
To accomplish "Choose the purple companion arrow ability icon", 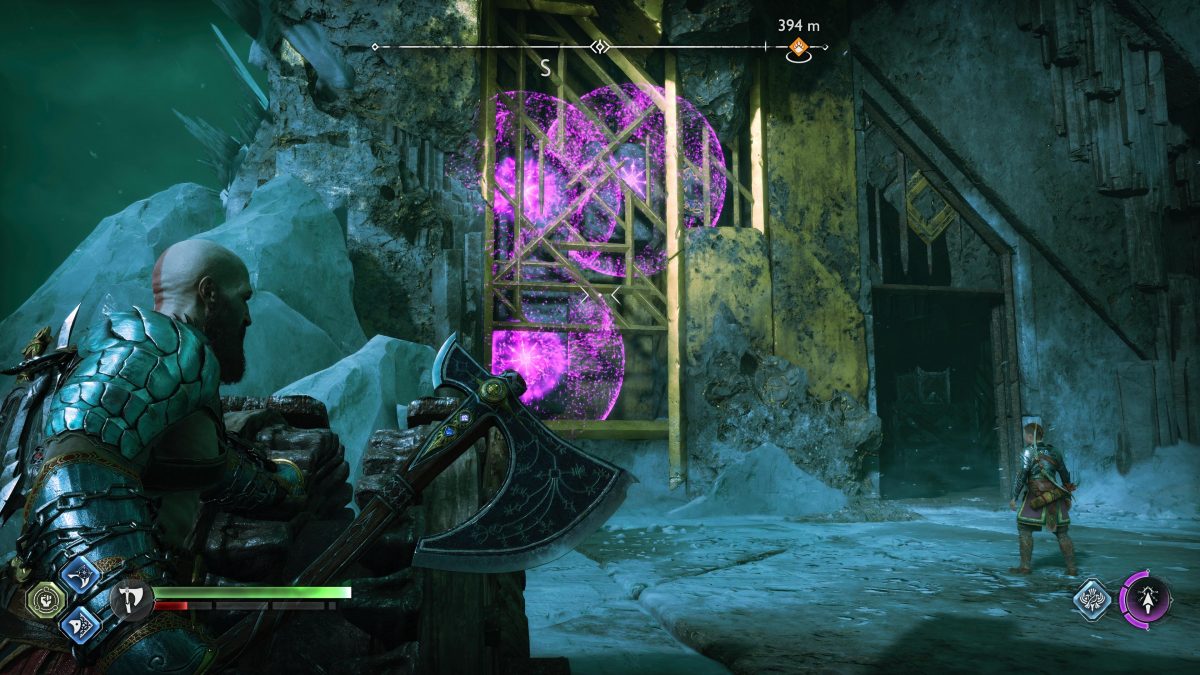I will point(1144,600).
